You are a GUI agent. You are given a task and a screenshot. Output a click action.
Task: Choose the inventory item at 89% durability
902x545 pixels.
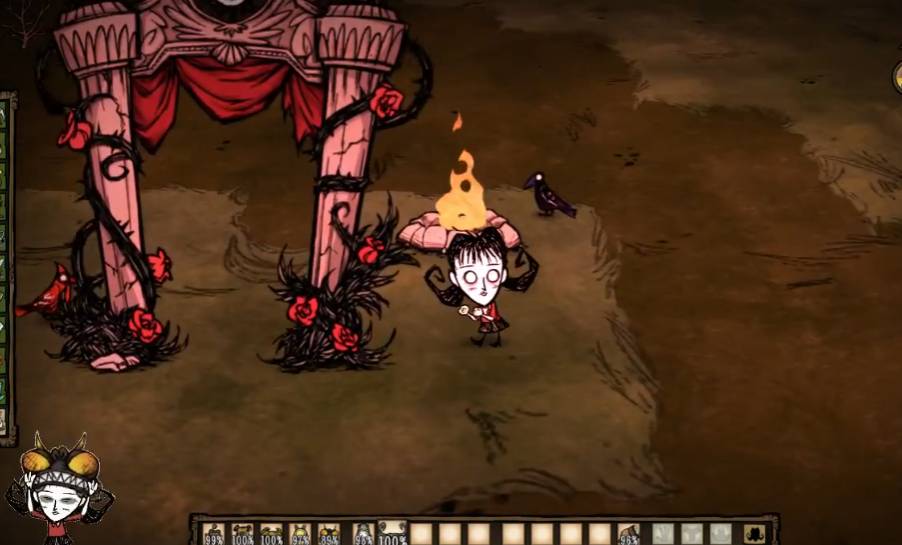coord(329,533)
